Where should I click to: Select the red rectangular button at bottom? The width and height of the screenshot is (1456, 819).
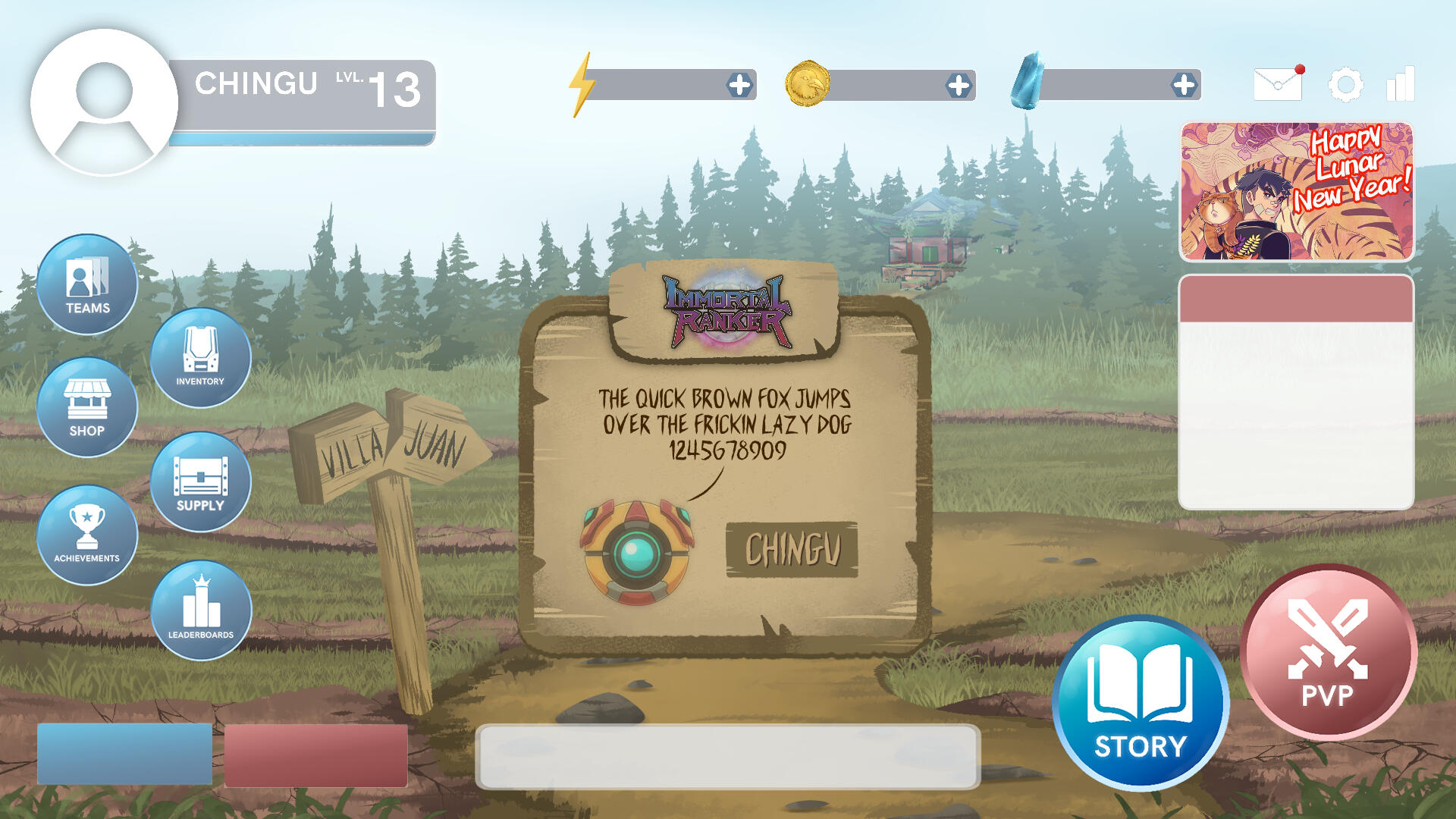click(316, 755)
